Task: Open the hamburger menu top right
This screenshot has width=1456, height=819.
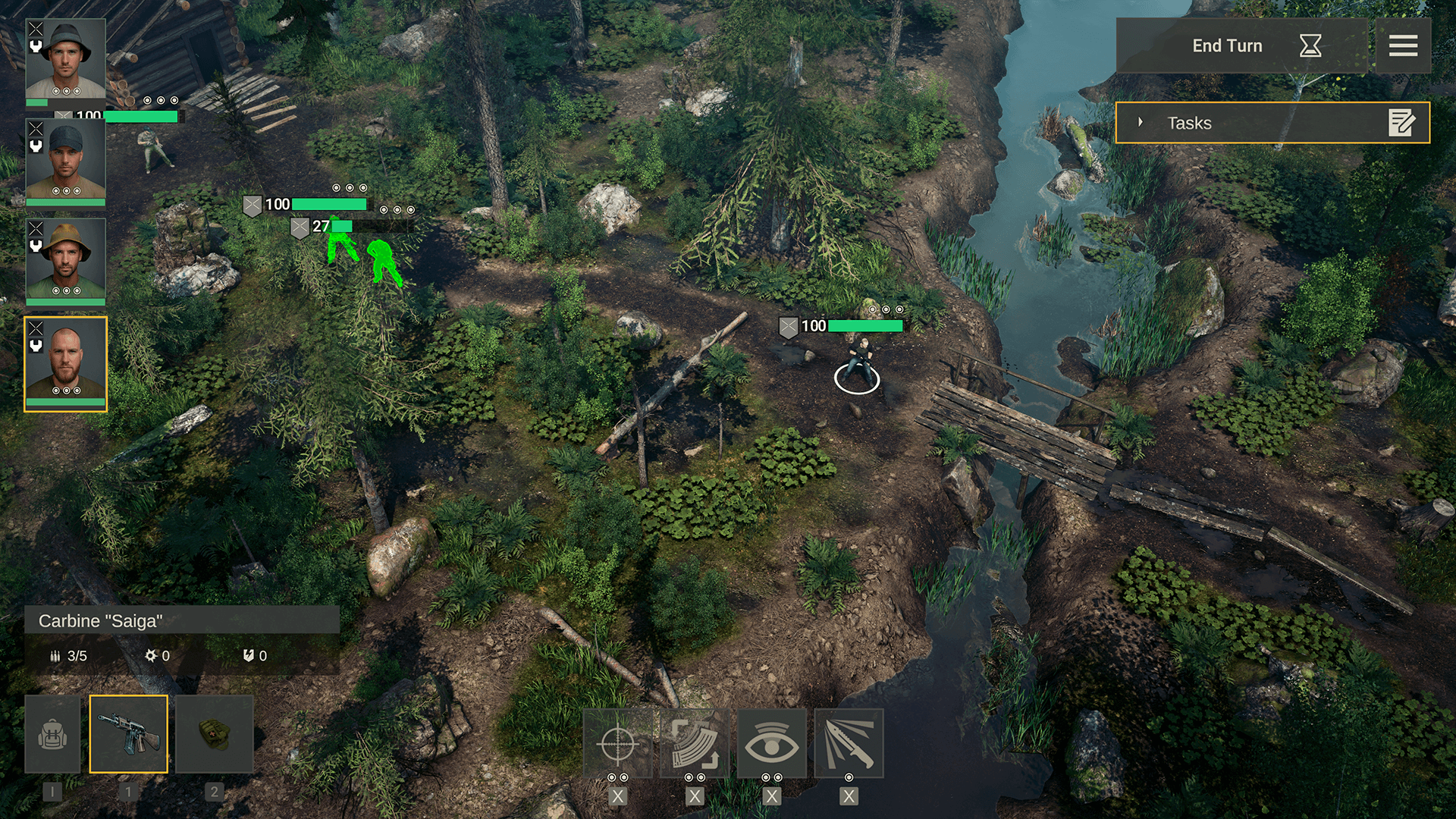Action: click(x=1404, y=45)
